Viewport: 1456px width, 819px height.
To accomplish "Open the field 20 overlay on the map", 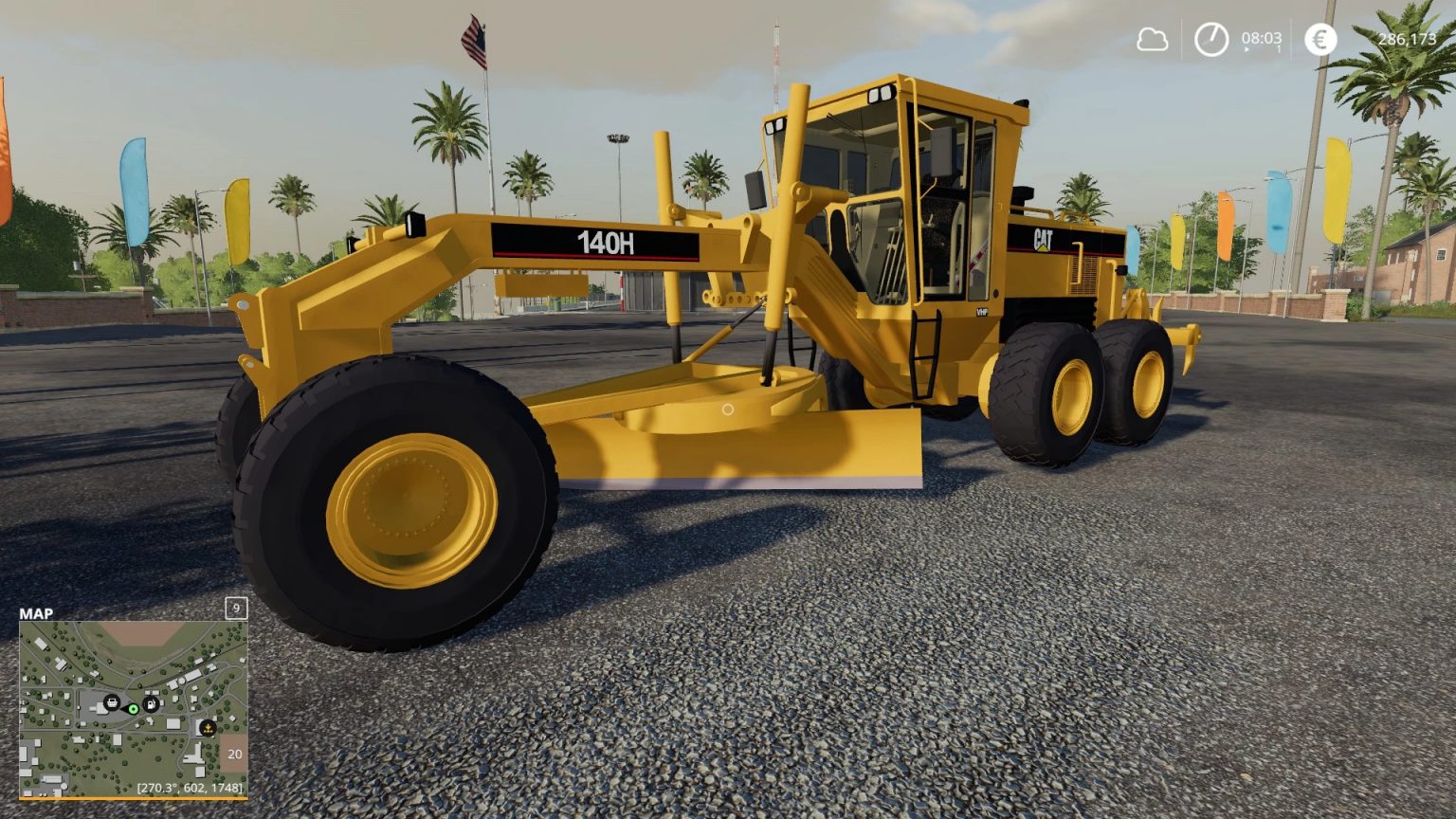I will point(234,754).
